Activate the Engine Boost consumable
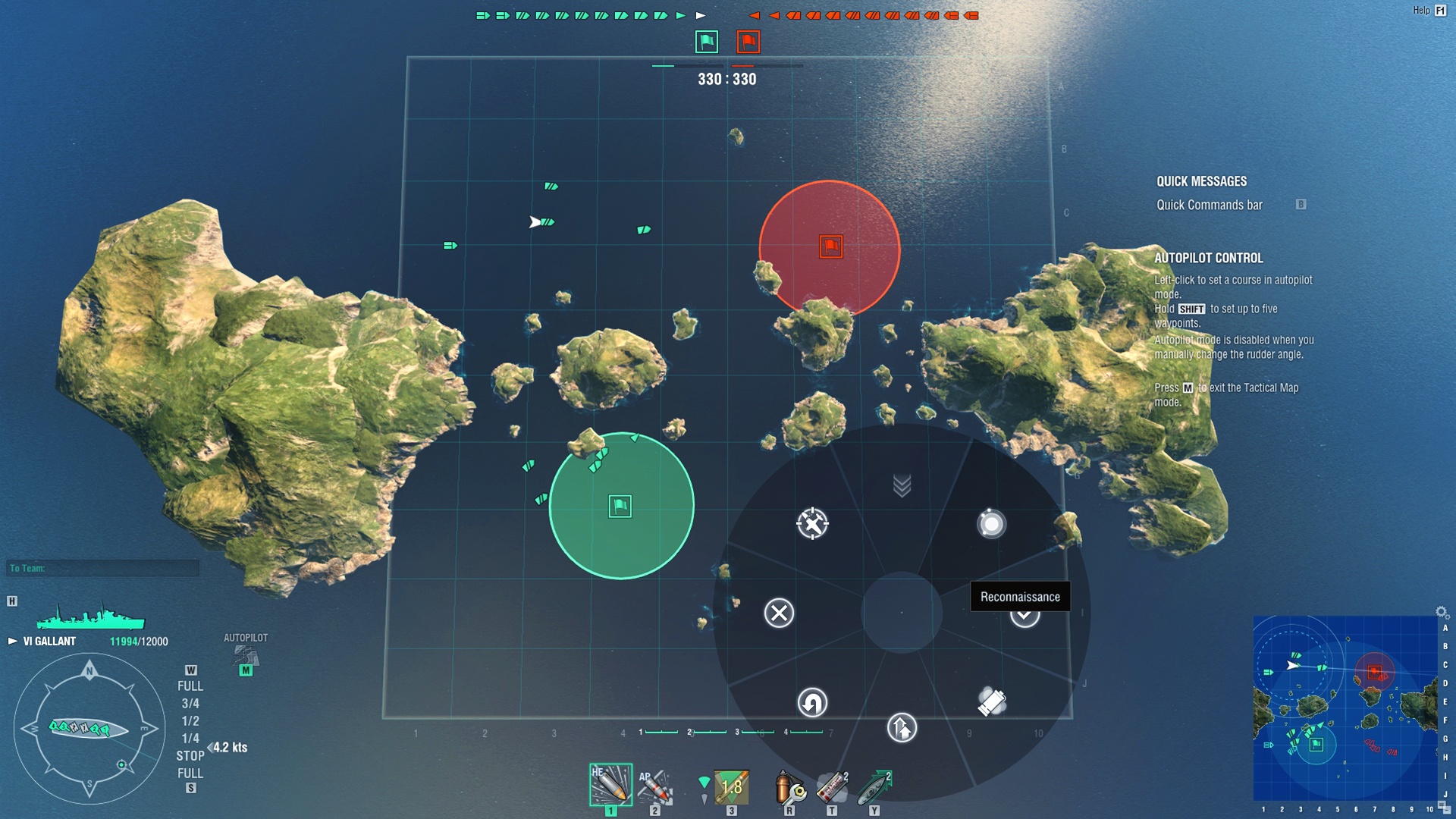 click(x=874, y=786)
